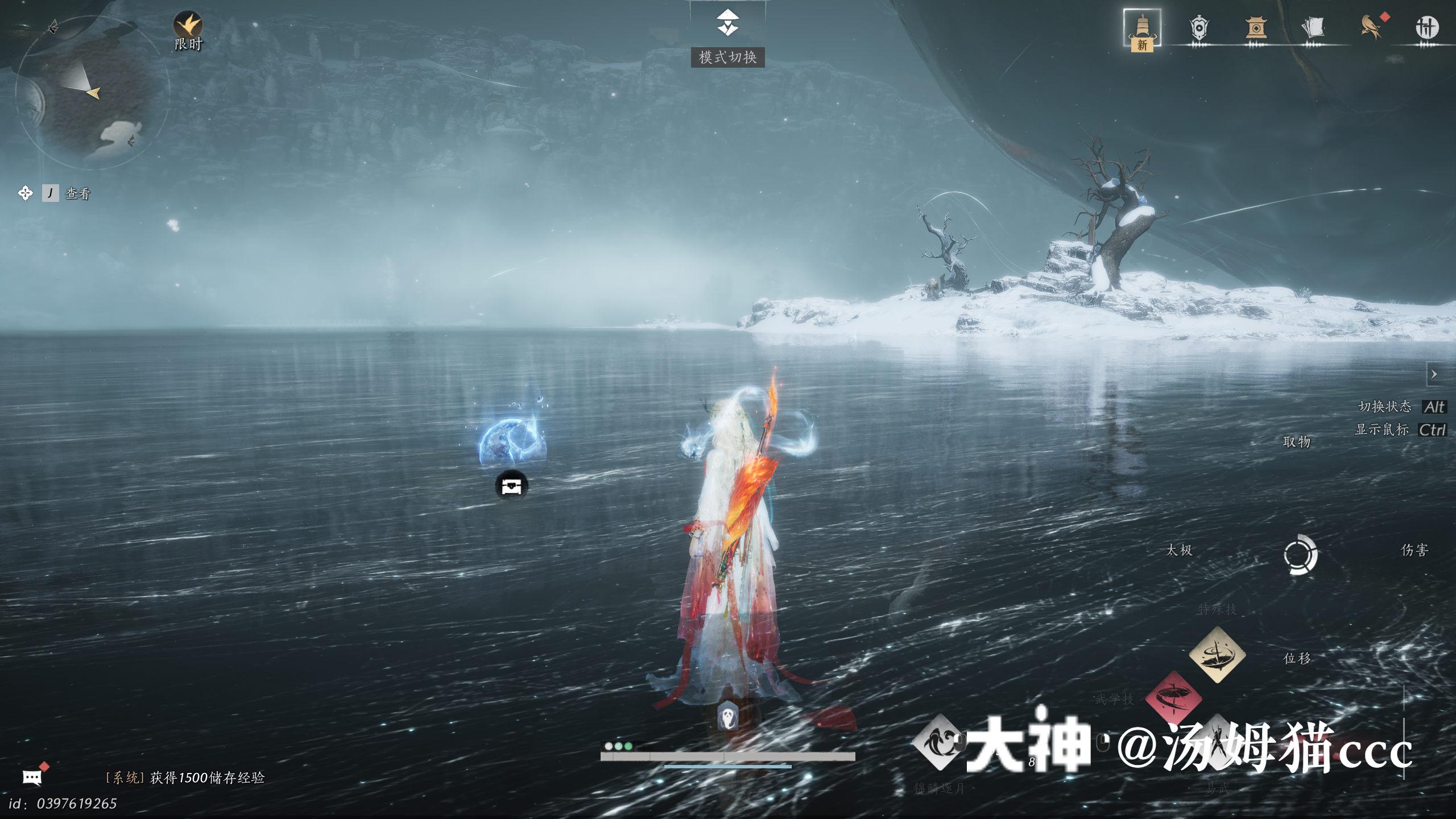Open the stacked paper sheets icon
Viewport: 1456px width, 819px height.
coord(1313,27)
